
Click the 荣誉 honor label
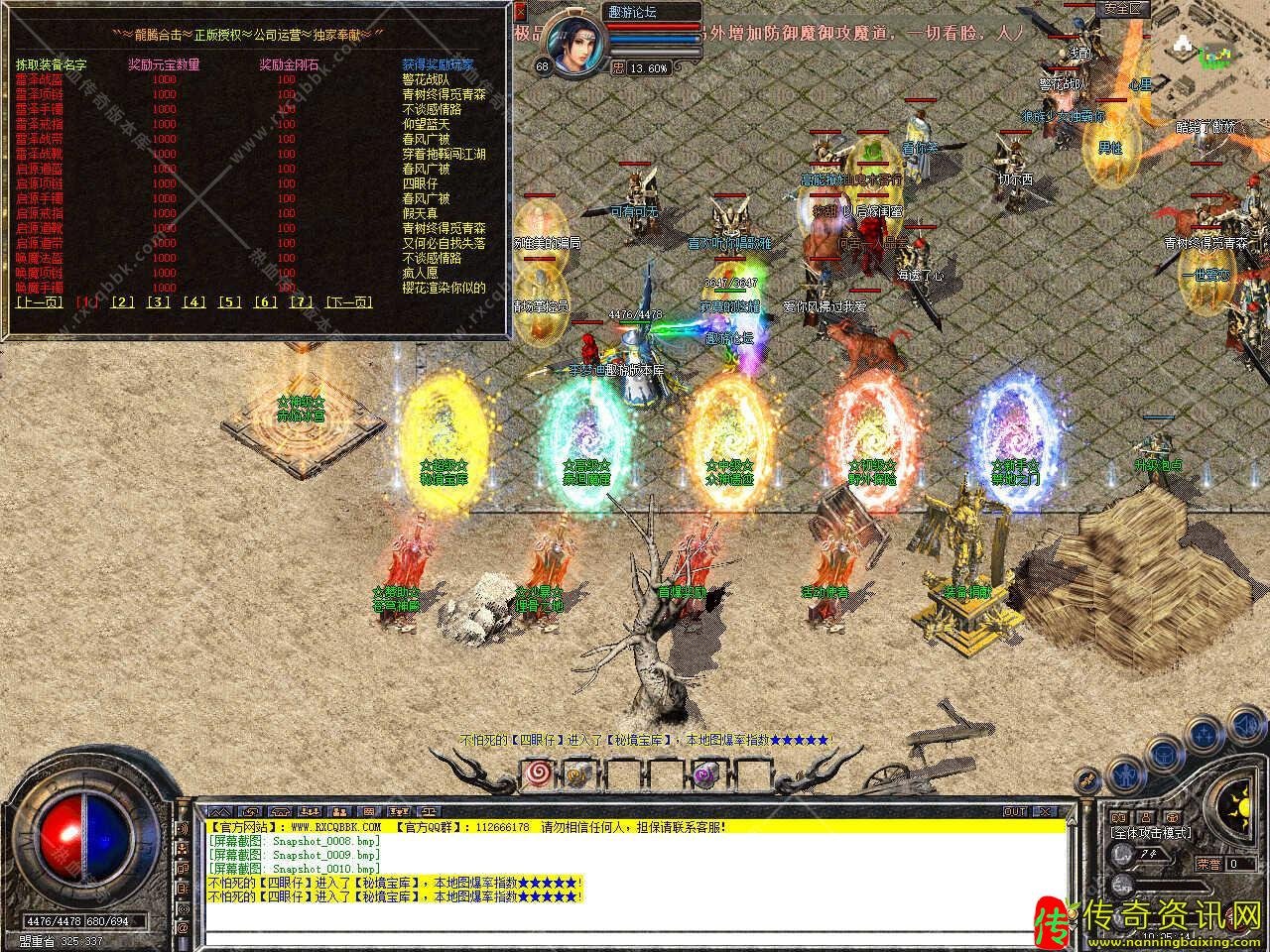pos(1208,864)
